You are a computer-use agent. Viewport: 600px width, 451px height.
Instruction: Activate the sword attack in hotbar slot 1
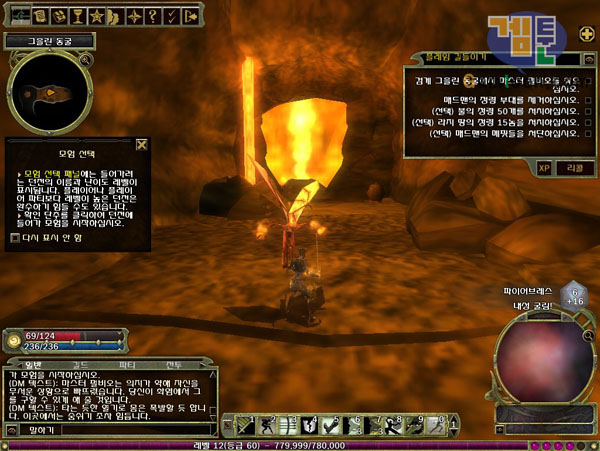tap(242, 425)
